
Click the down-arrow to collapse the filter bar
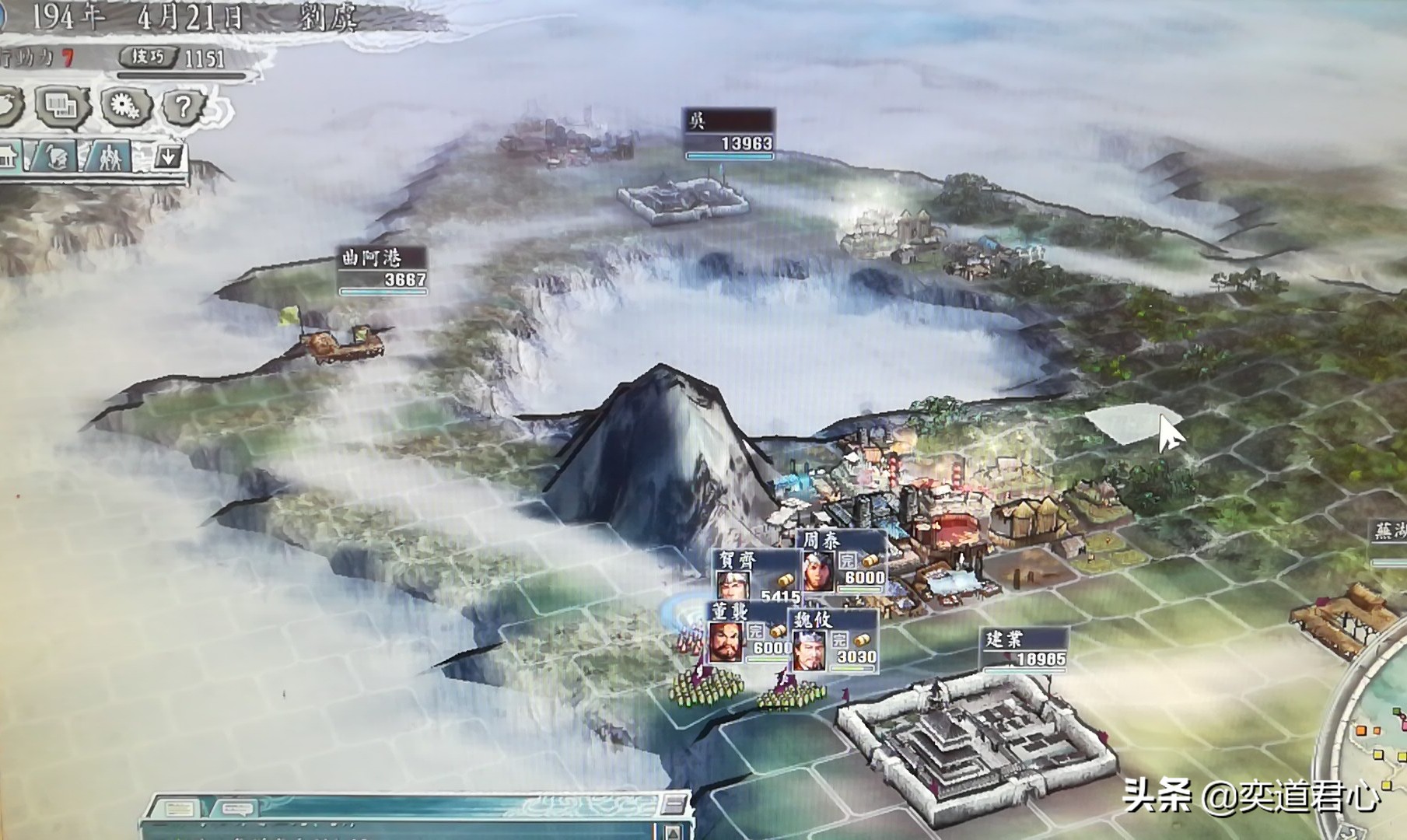point(168,157)
